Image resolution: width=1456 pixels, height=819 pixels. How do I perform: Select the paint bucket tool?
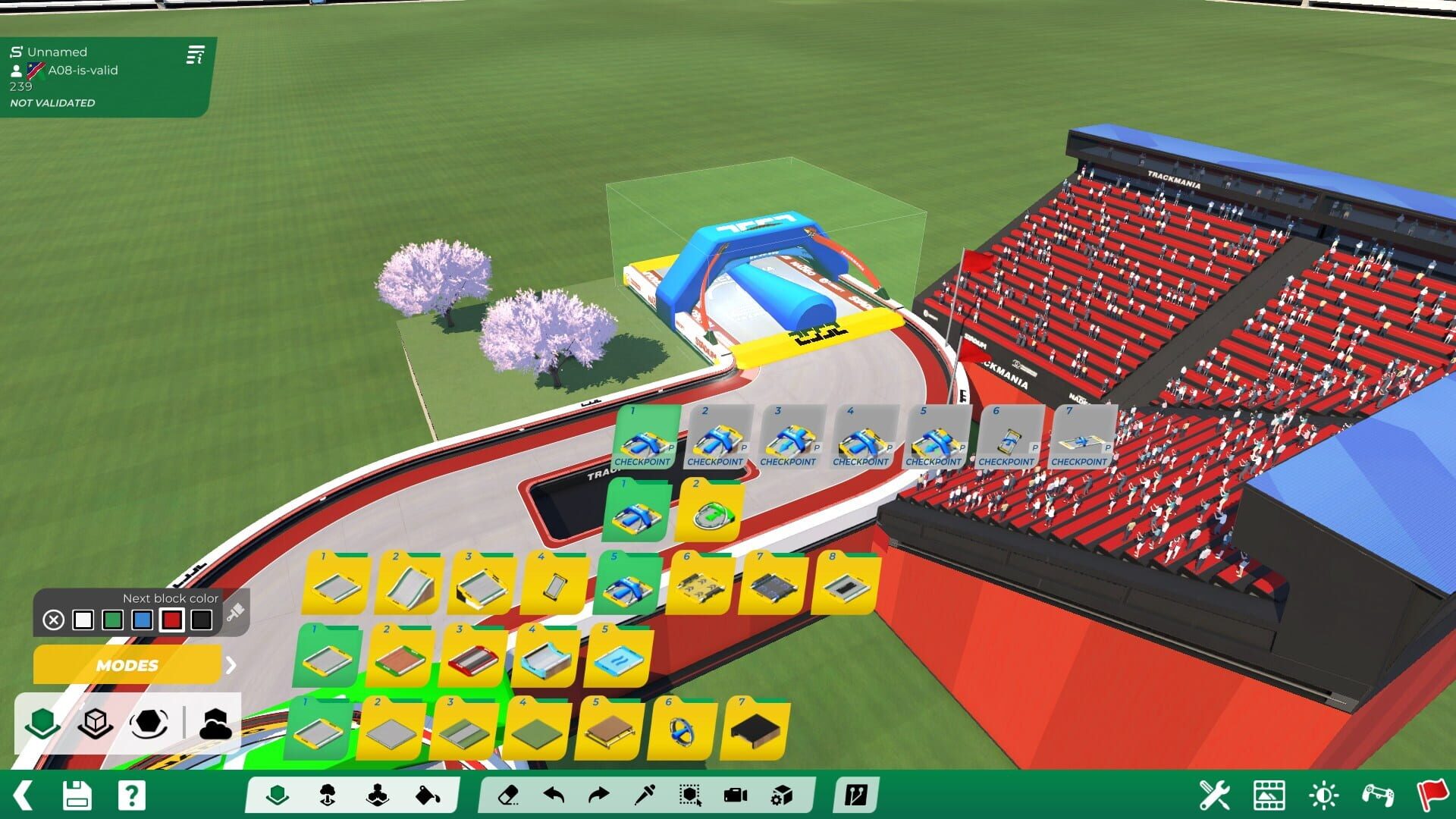coord(426,795)
